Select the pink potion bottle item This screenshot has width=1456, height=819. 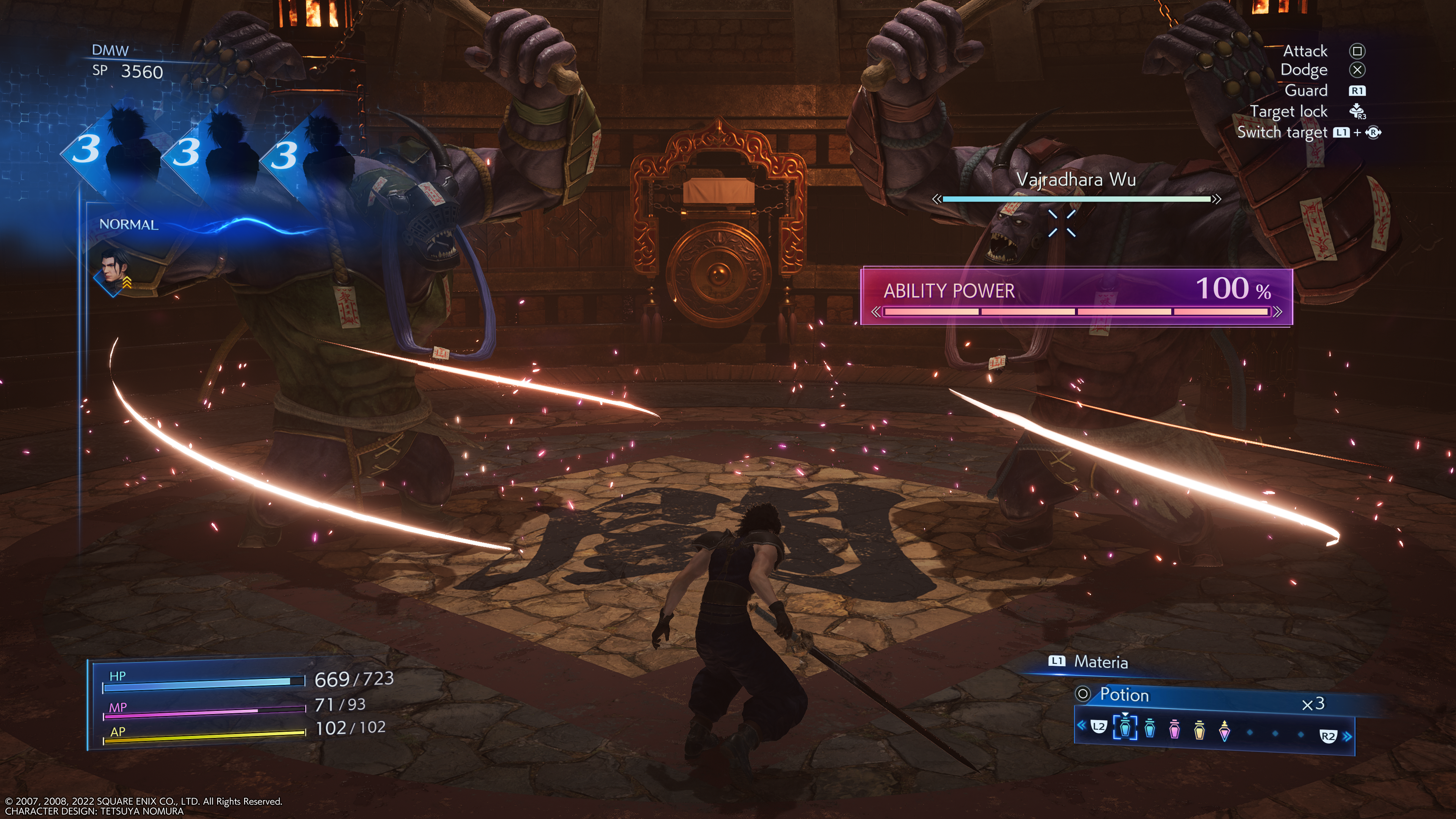tap(1175, 730)
